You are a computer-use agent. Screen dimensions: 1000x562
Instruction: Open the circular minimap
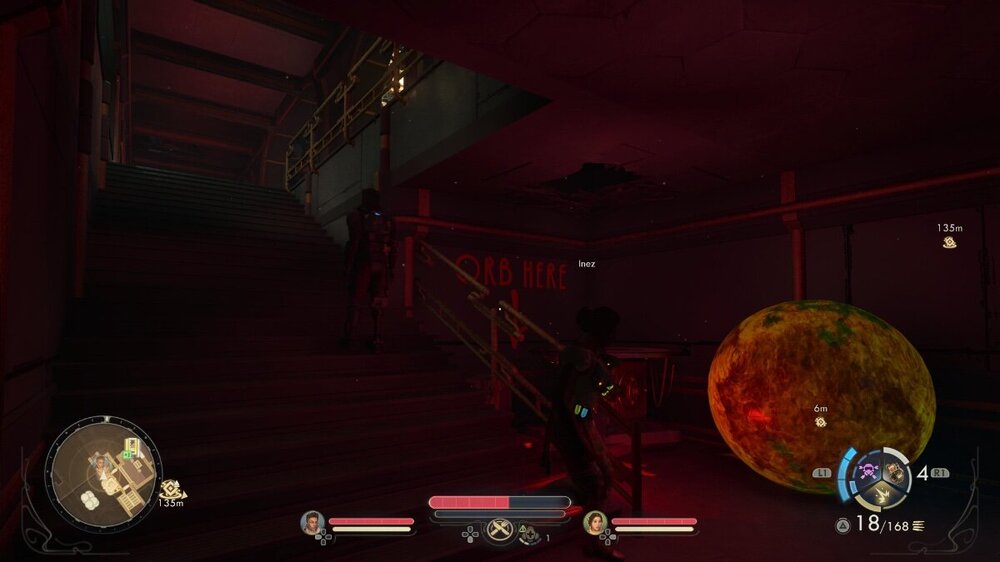pyautogui.click(x=103, y=470)
